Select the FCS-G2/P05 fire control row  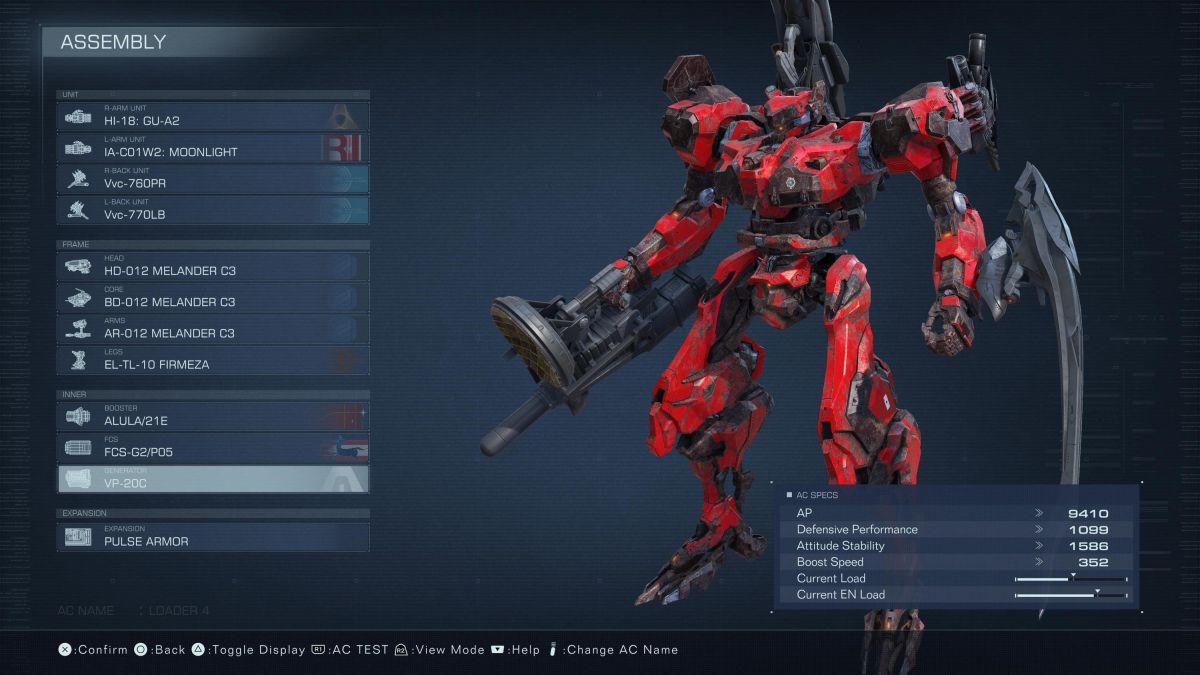click(213, 448)
